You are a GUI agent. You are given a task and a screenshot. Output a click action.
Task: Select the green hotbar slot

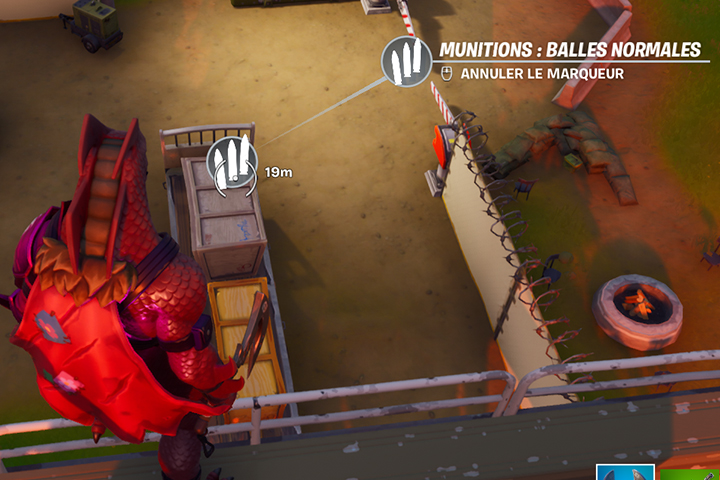pyautogui.click(x=691, y=472)
